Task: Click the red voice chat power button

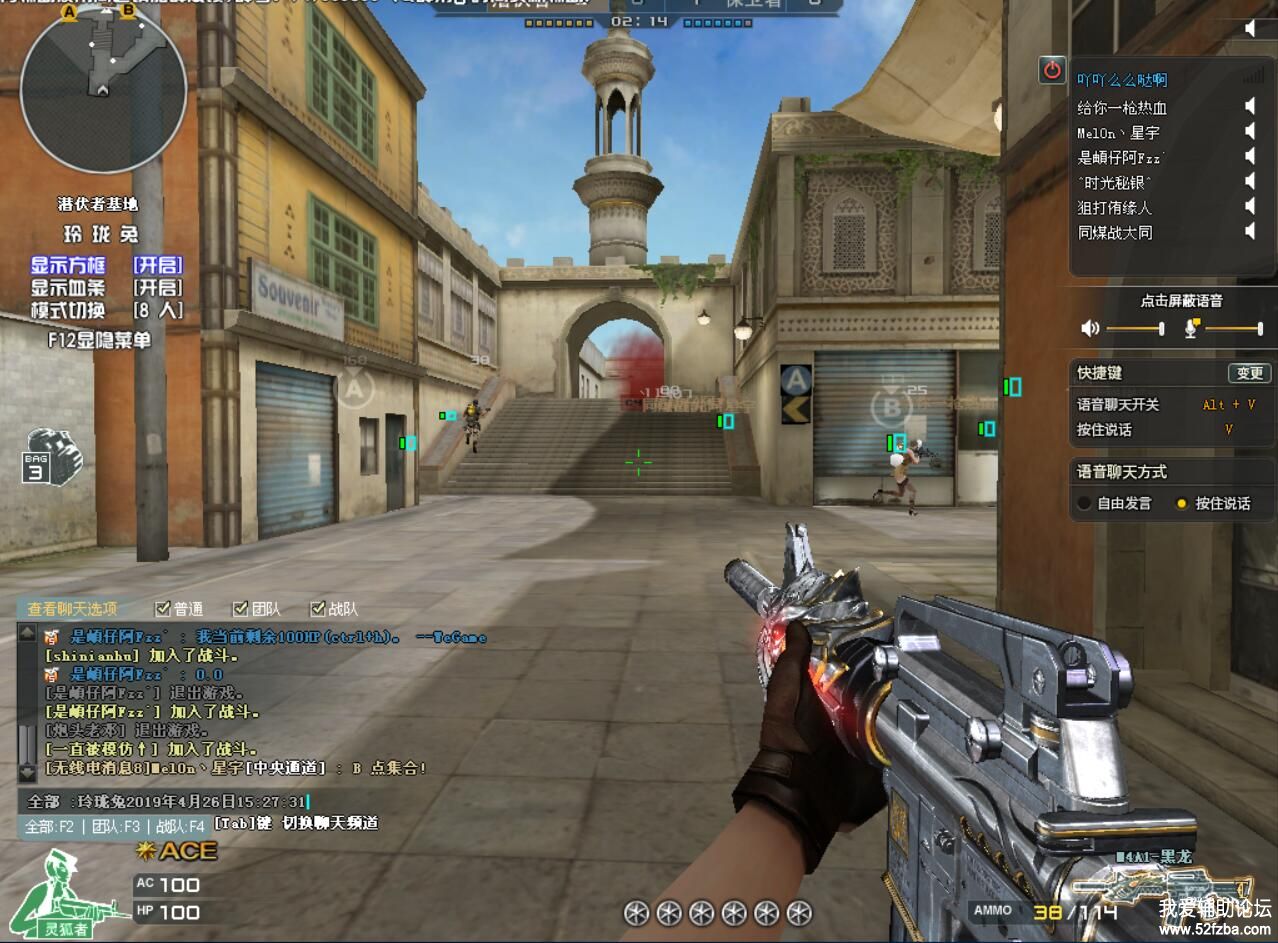Action: (x=1052, y=70)
